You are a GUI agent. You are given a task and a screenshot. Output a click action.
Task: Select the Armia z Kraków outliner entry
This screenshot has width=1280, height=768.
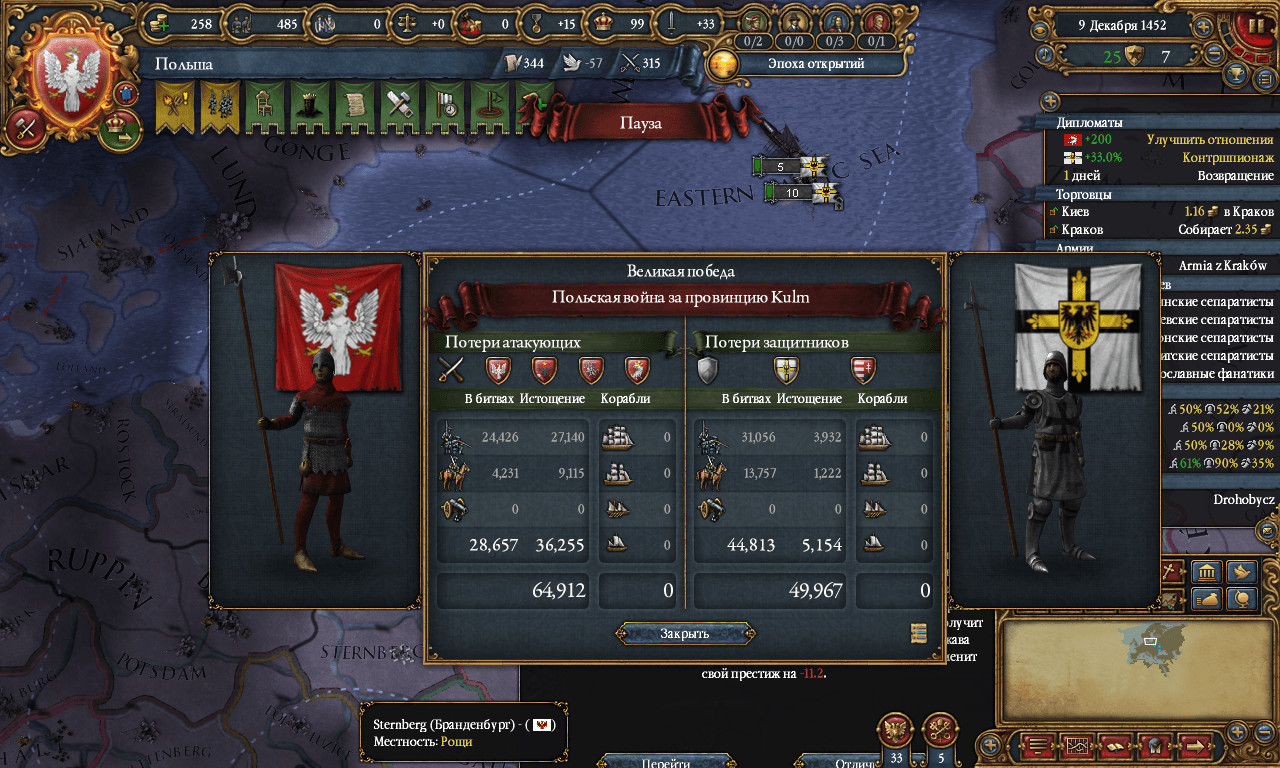point(1222,266)
